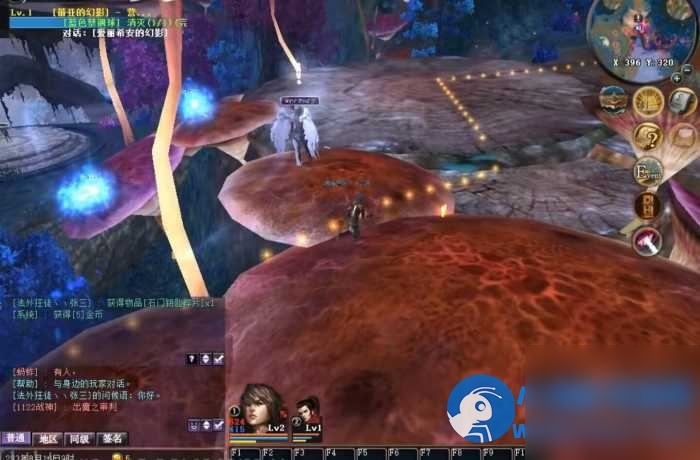The image size is (700, 460).
Task: Switch to the 同级 chat tab
Action: (79, 438)
